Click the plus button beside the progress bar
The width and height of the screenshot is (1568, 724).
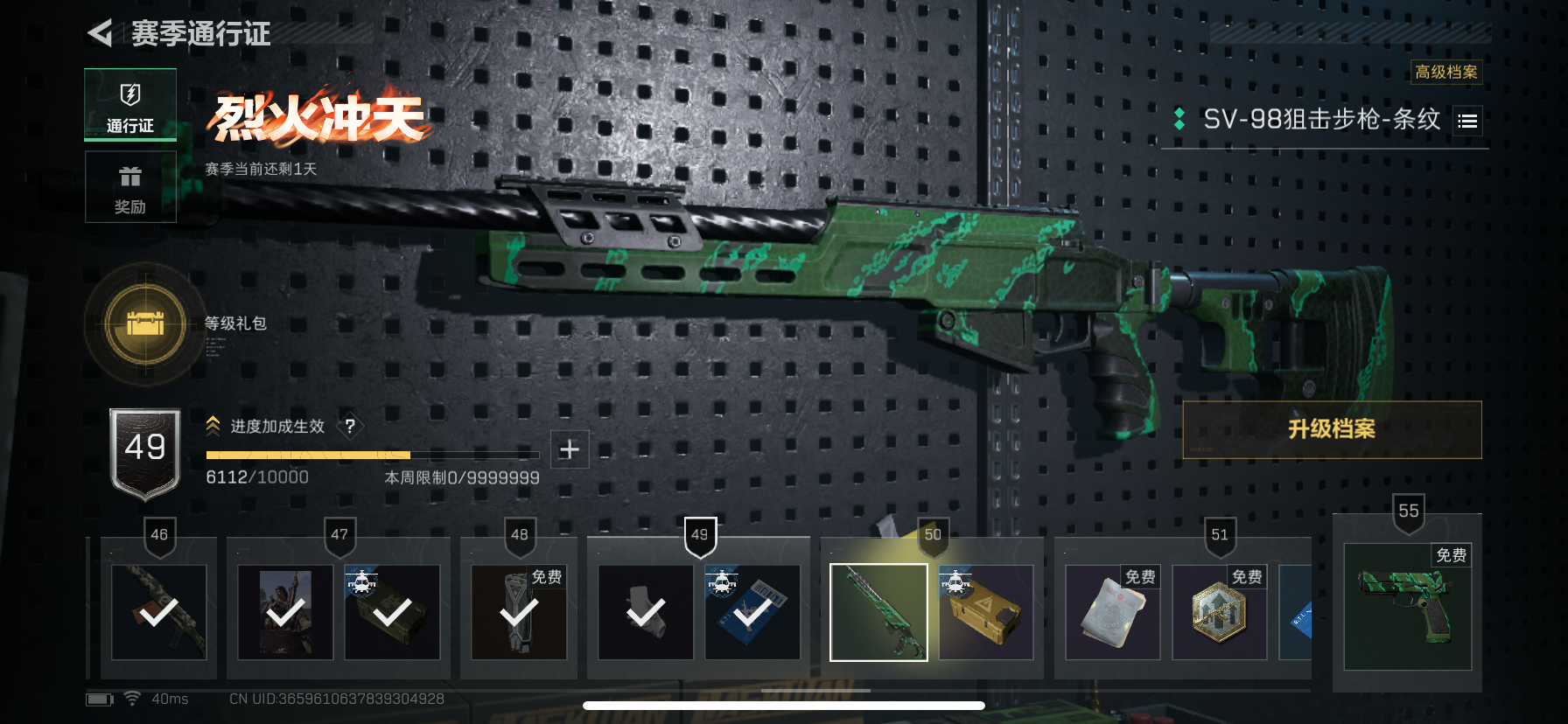[570, 449]
